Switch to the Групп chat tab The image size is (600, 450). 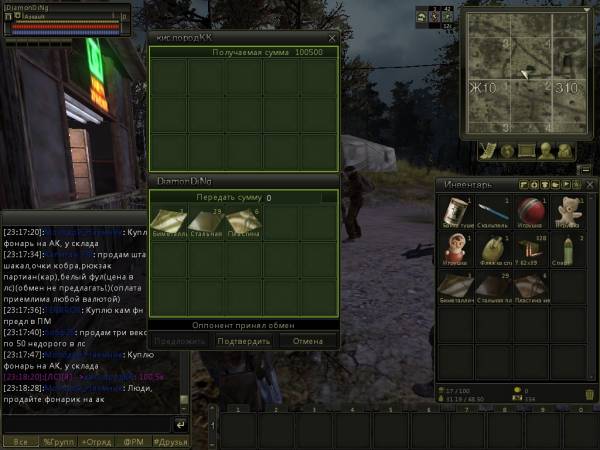click(57, 441)
